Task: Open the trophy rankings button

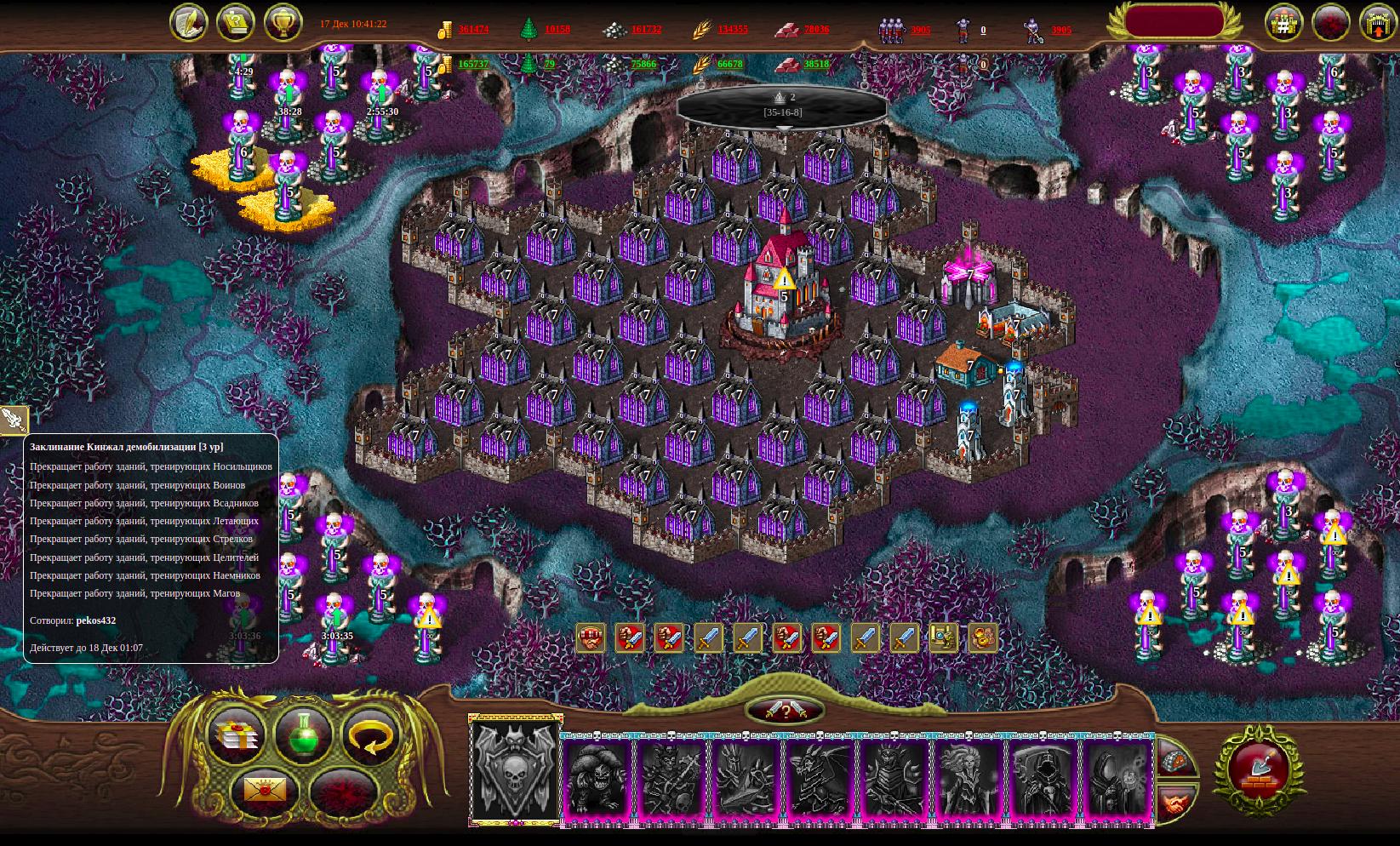Action: tap(283, 23)
